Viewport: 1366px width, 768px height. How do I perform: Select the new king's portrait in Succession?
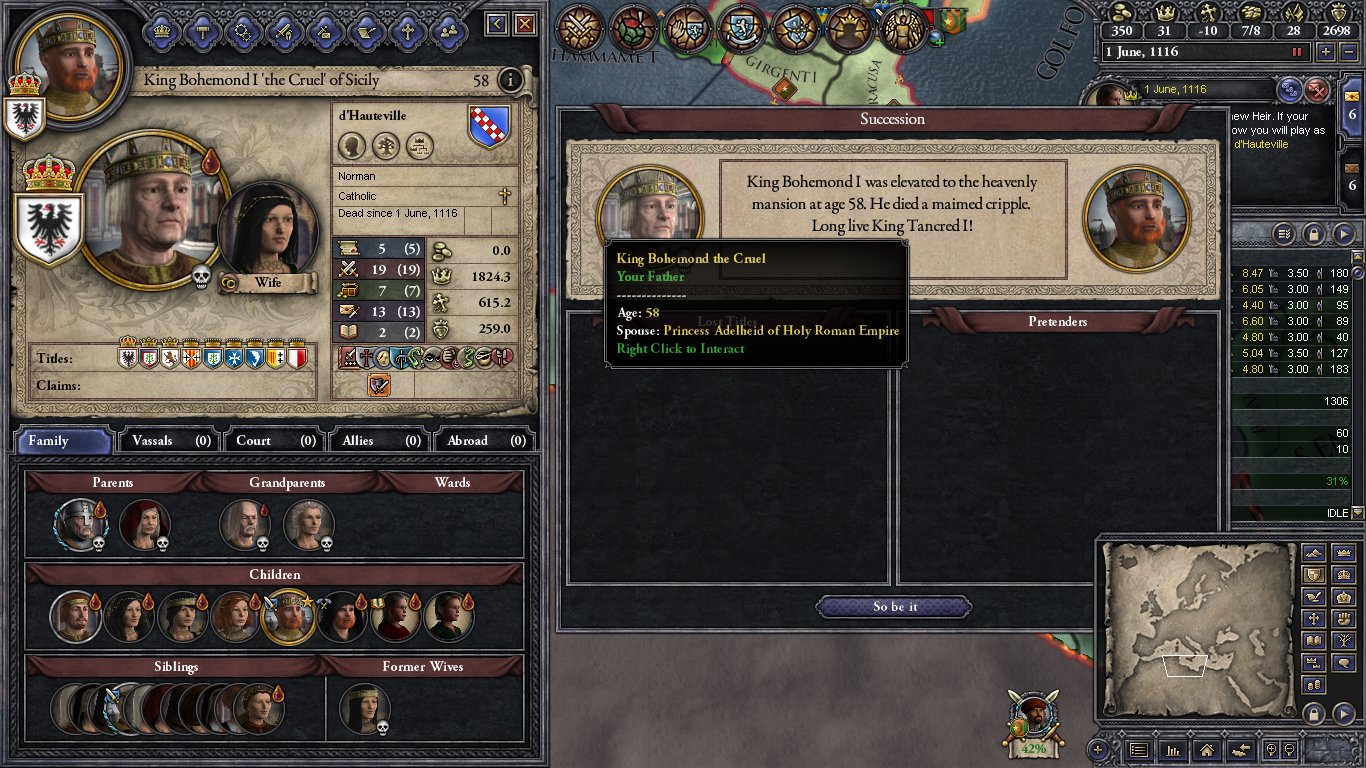click(1137, 219)
